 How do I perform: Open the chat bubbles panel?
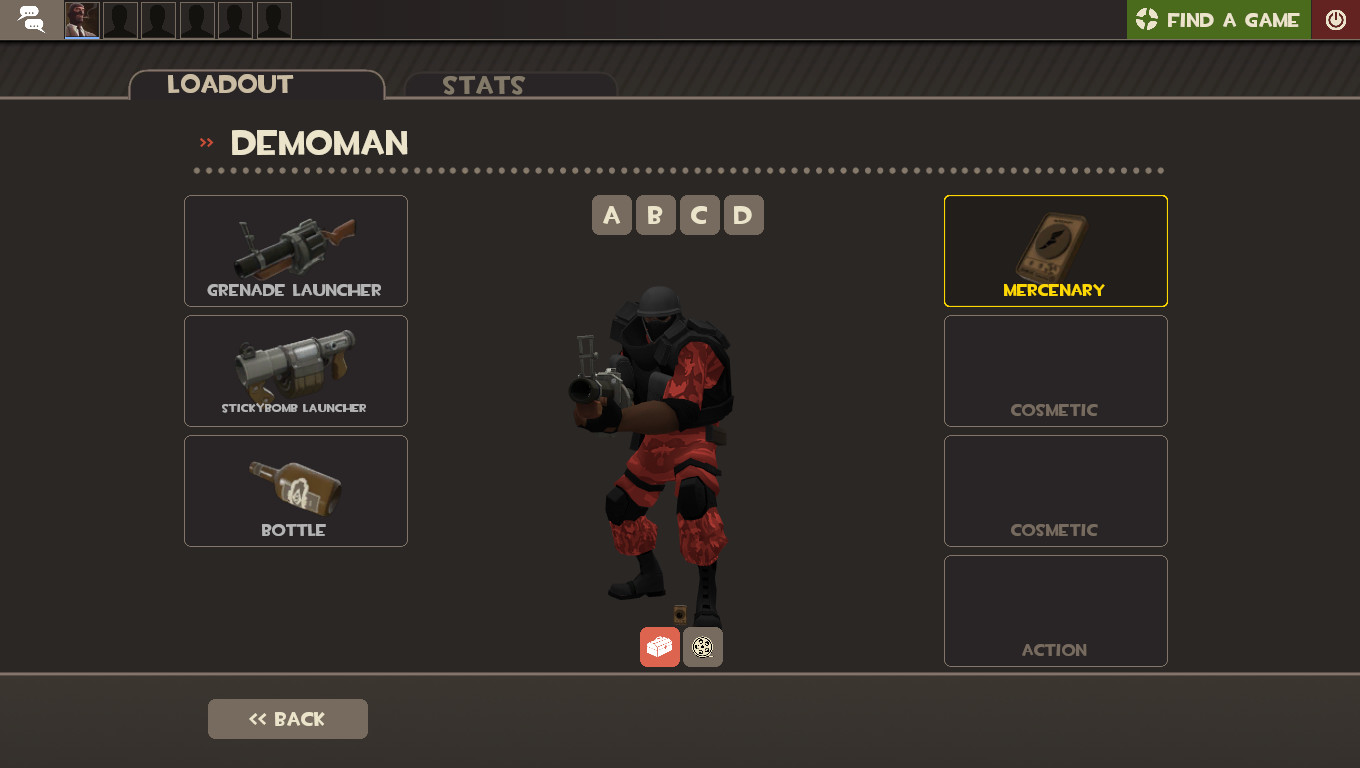(x=29, y=19)
